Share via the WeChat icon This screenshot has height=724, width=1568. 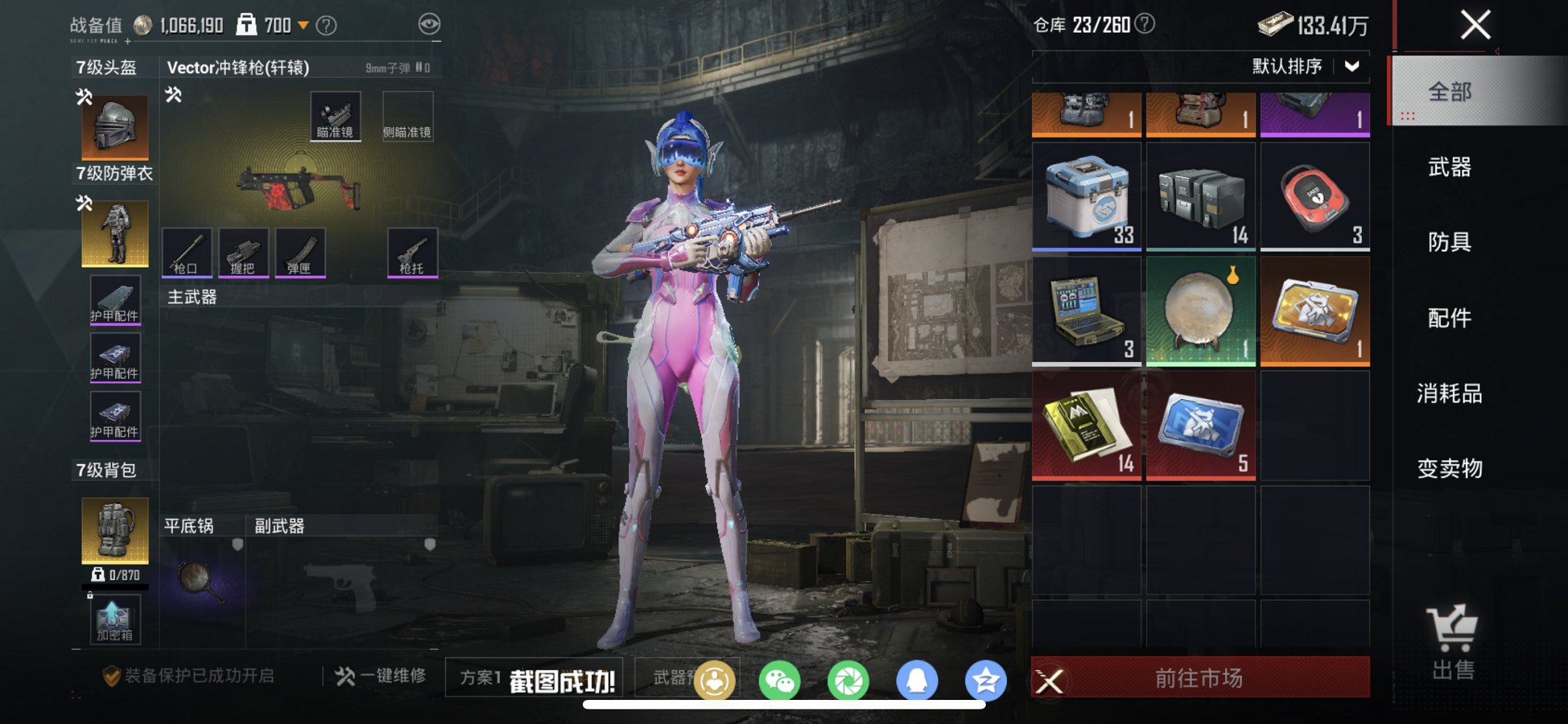780,677
